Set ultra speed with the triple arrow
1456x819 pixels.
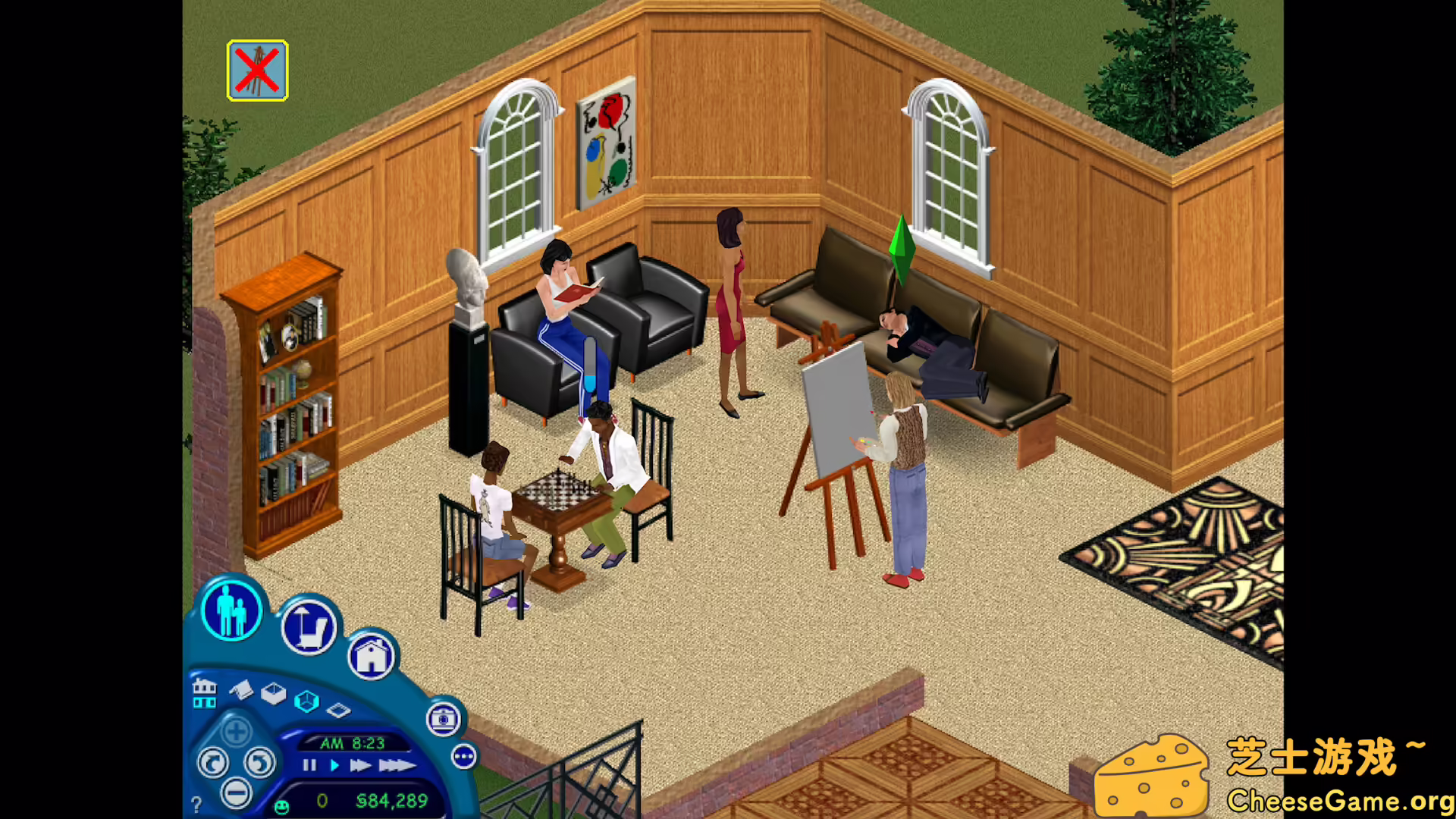click(x=397, y=767)
